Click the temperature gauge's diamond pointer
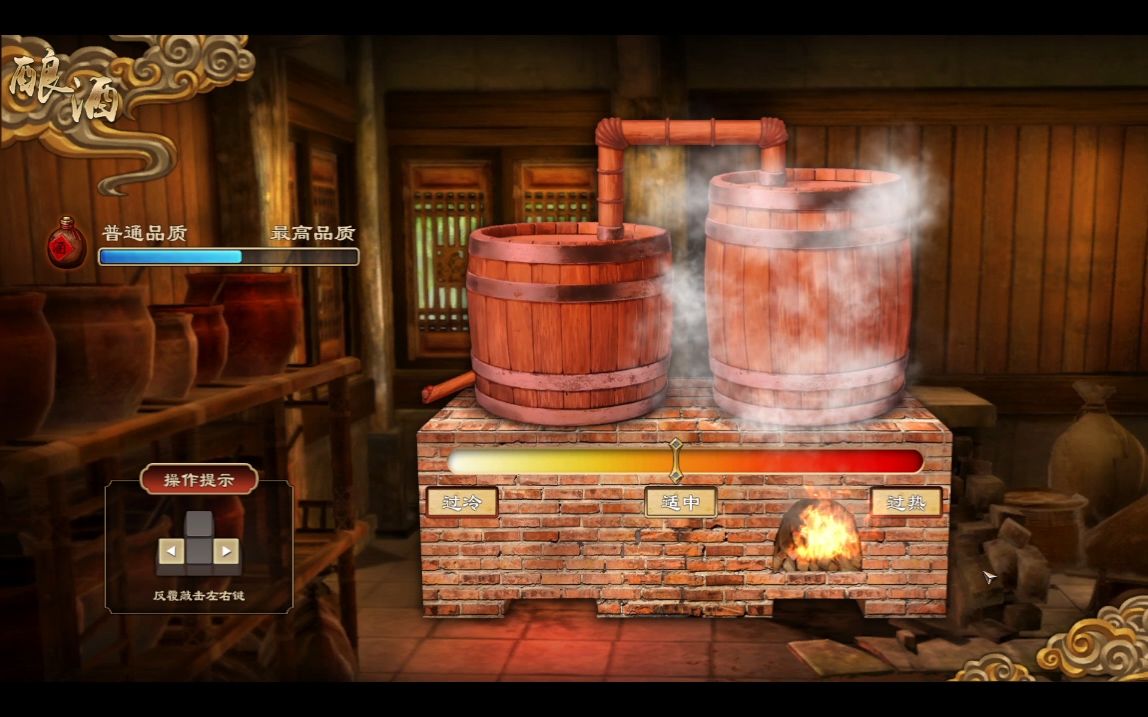This screenshot has width=1148, height=717. coord(676,459)
